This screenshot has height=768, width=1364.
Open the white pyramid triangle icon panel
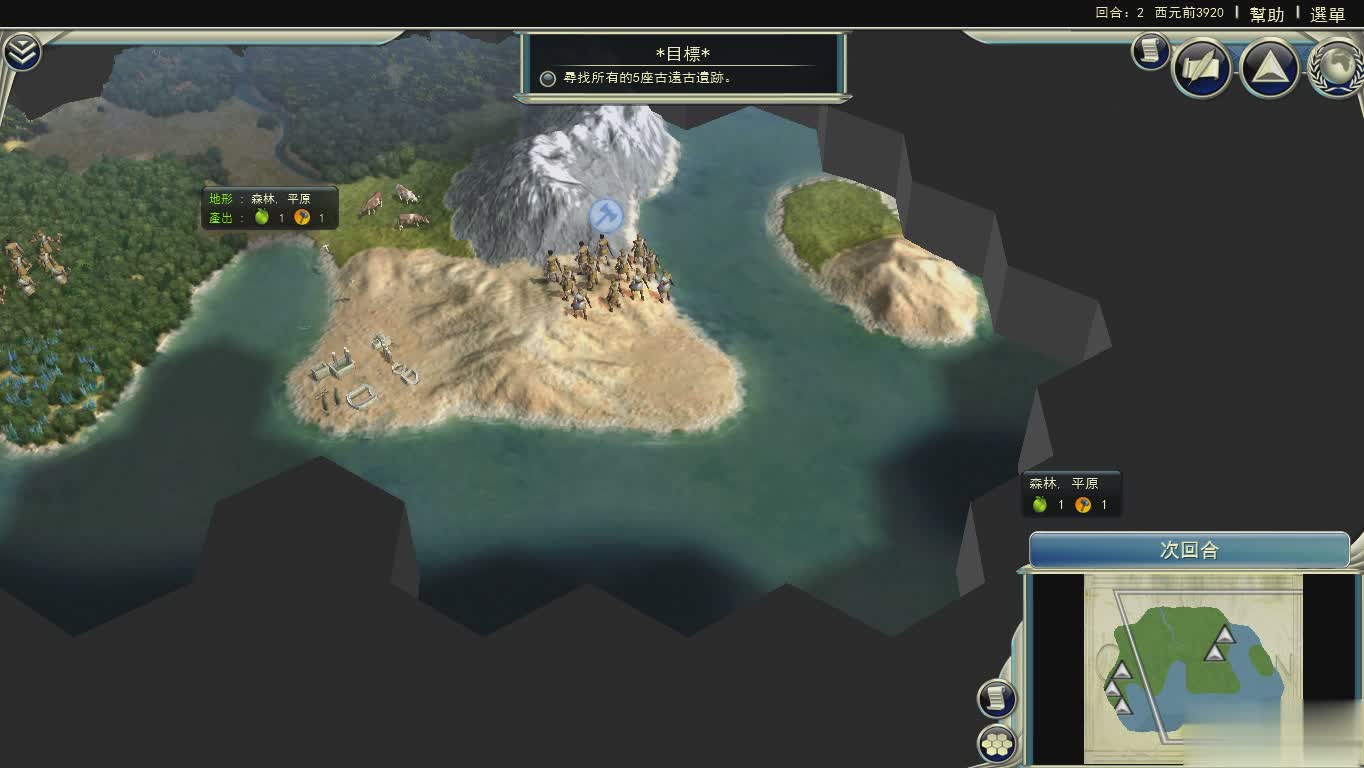1269,67
